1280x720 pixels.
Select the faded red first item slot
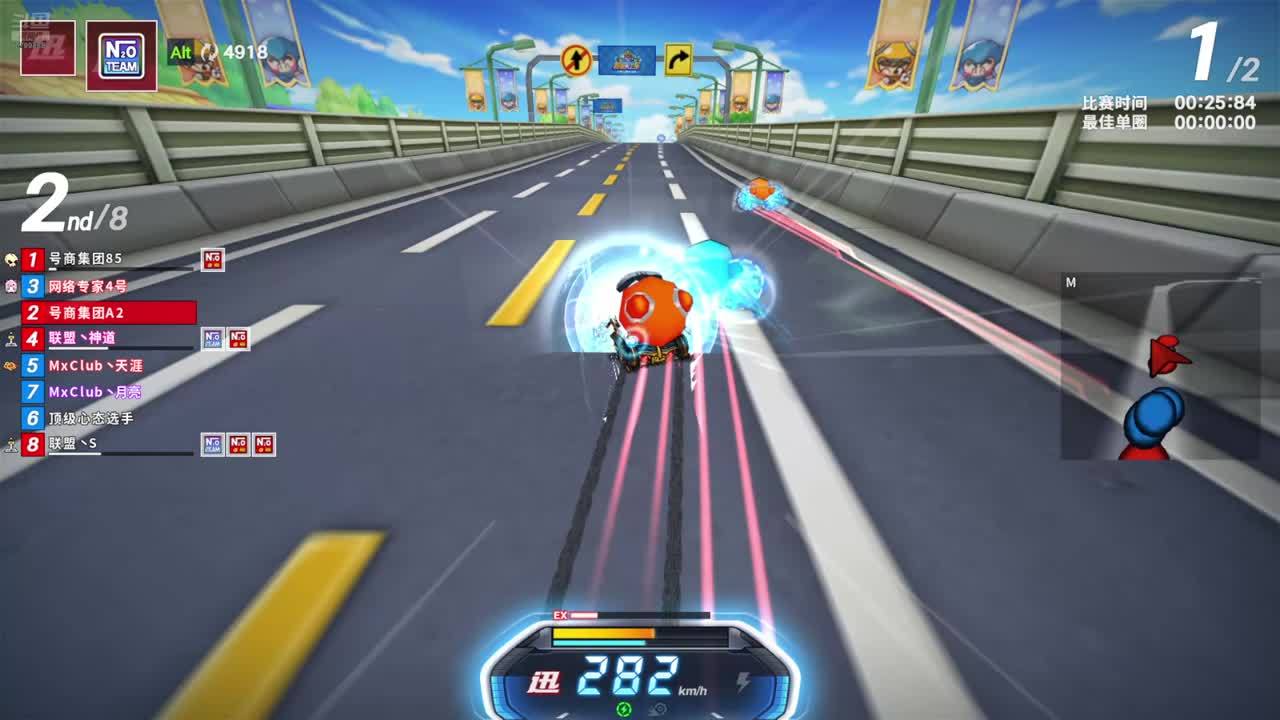click(48, 47)
